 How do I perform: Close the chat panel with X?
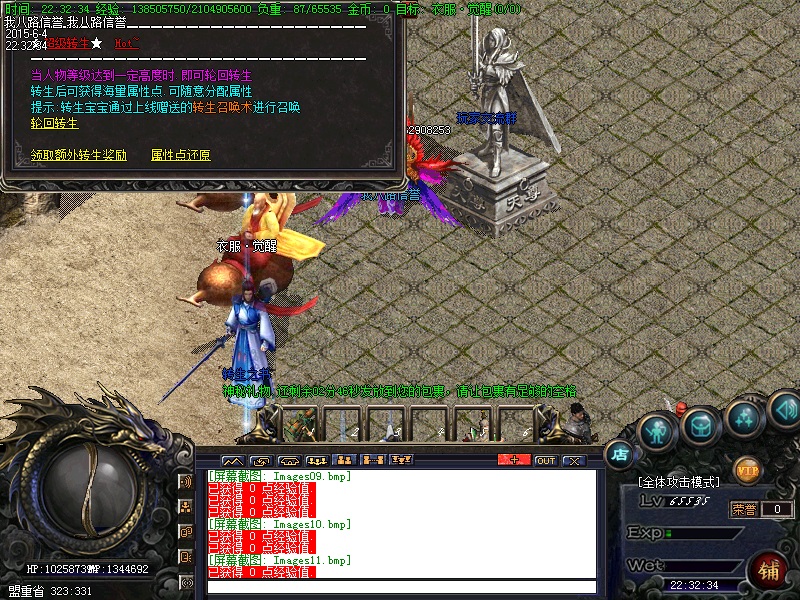coord(573,460)
